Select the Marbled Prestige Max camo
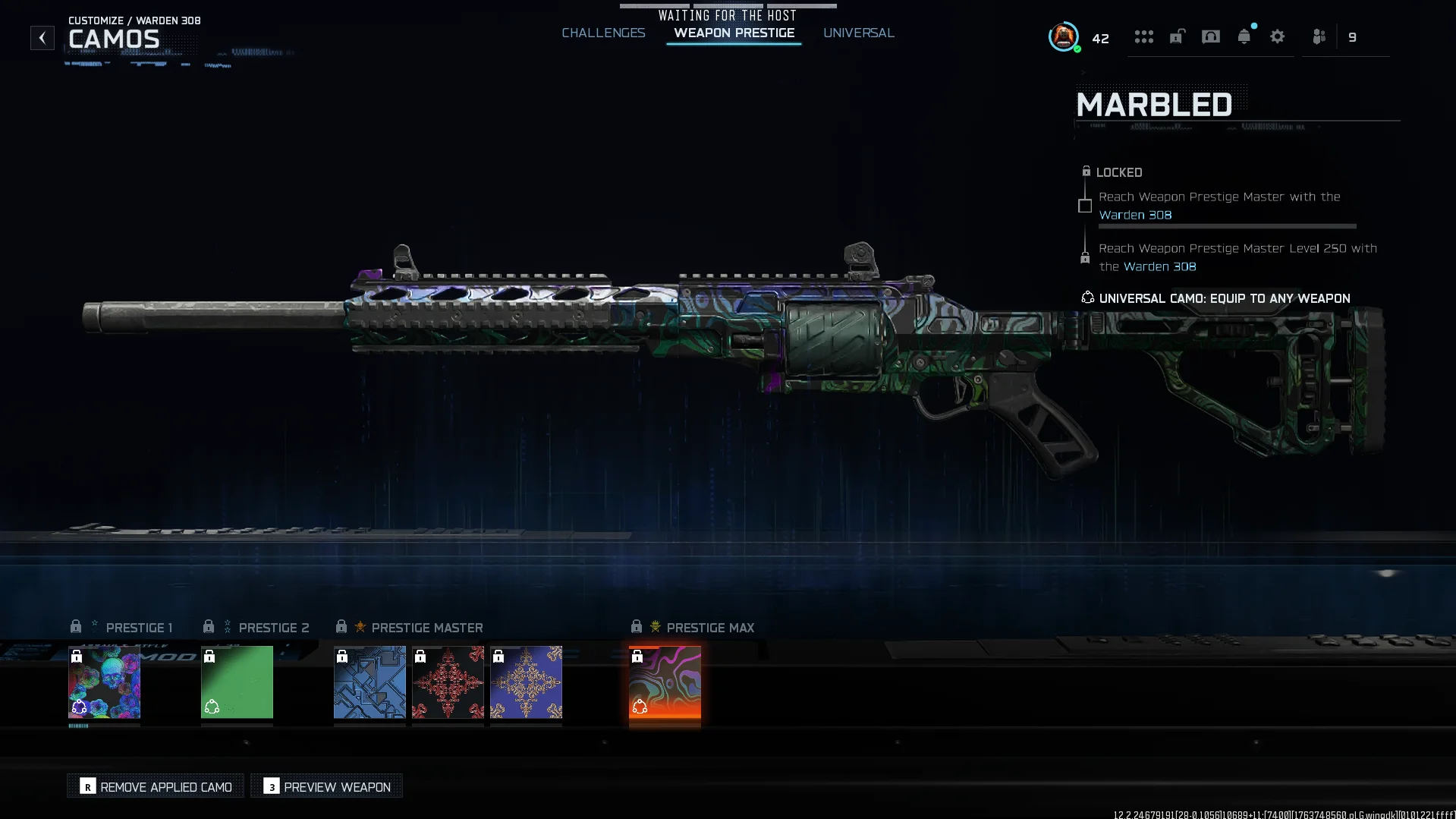 tap(665, 682)
